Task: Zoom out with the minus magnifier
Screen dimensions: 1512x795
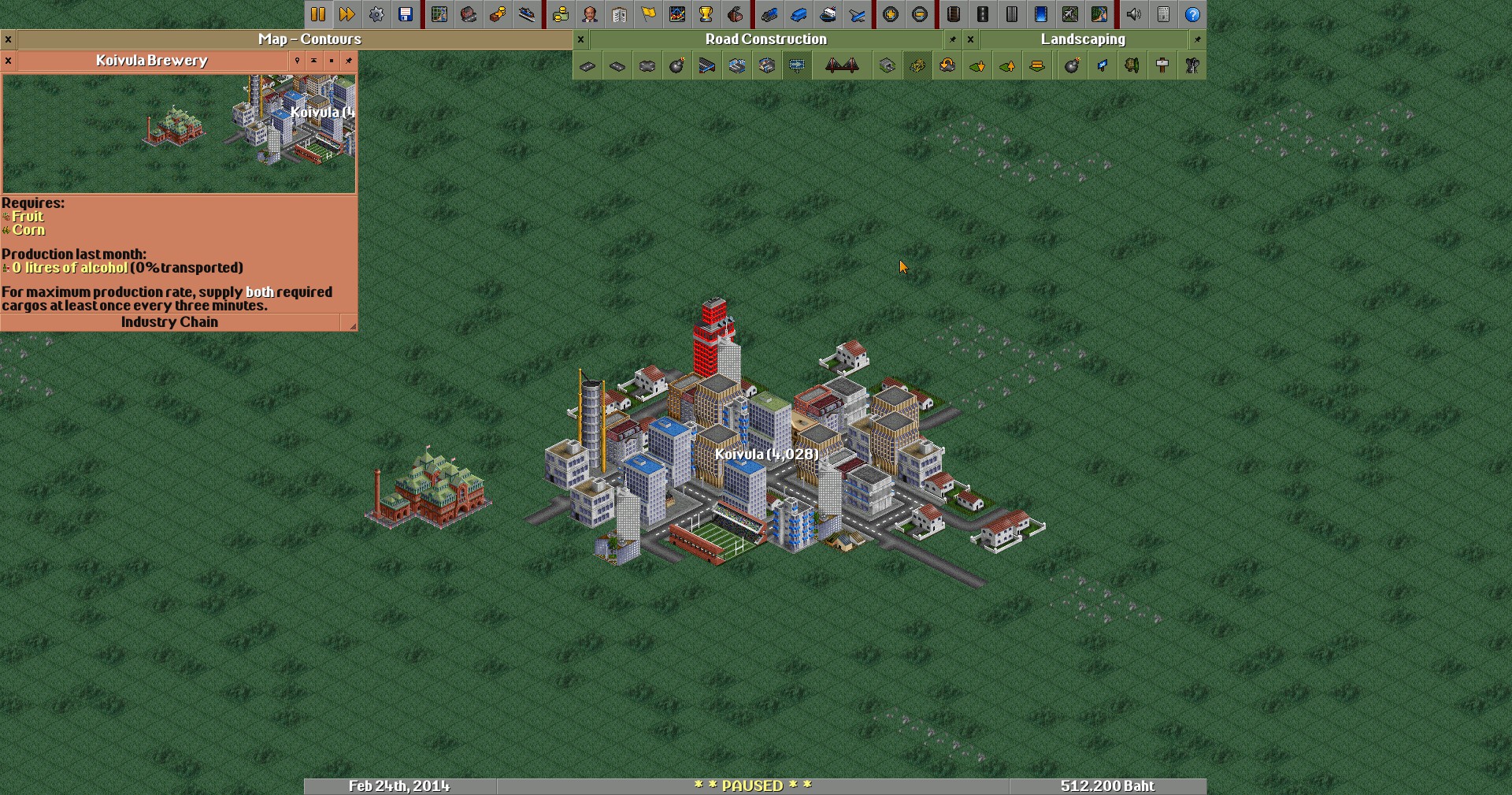Action: (920, 14)
